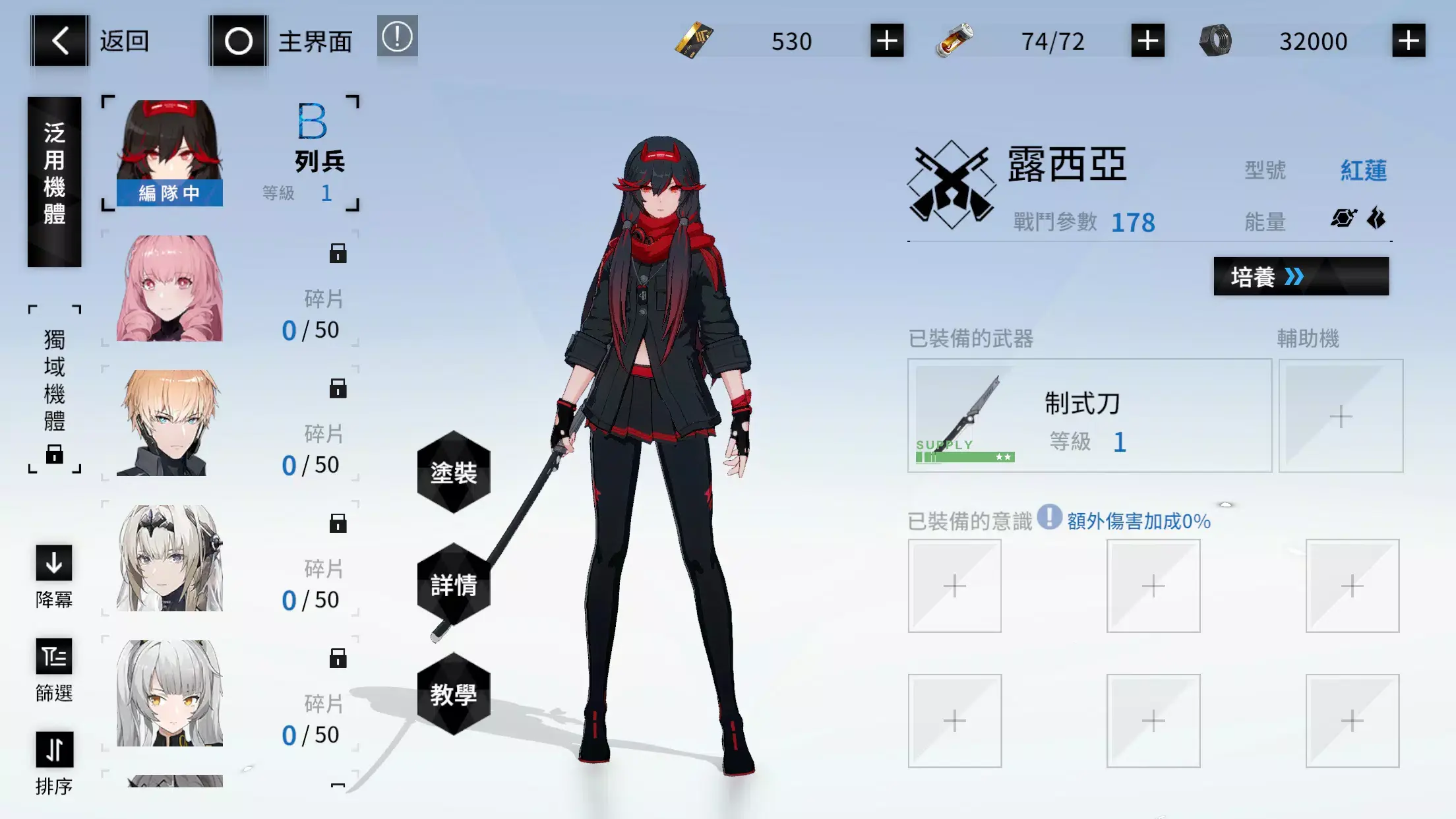Image resolution: width=1456 pixels, height=819 pixels.
Task: Click the + to add black cards
Action: [x=886, y=41]
